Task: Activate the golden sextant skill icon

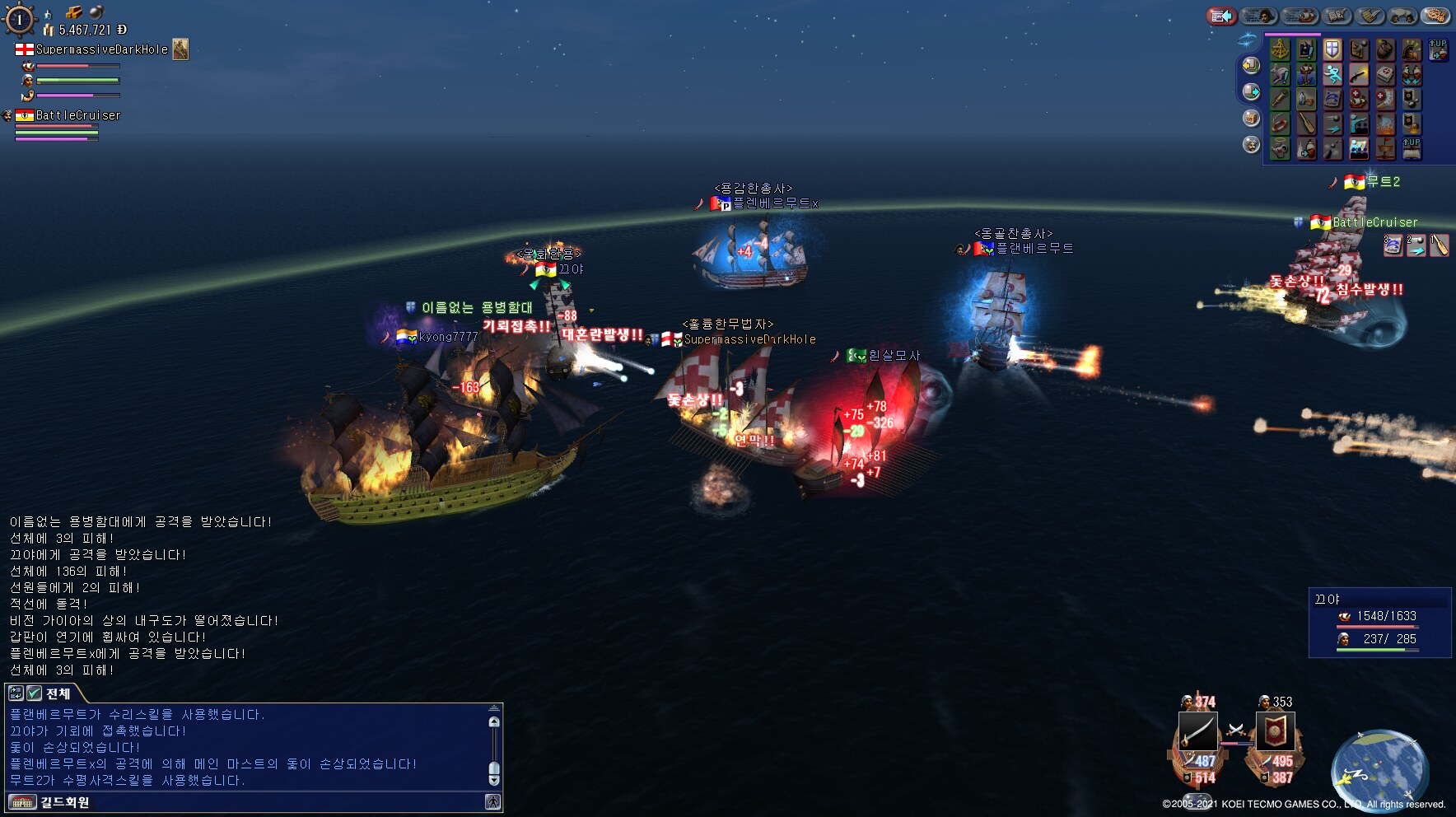Action: [x=1280, y=49]
